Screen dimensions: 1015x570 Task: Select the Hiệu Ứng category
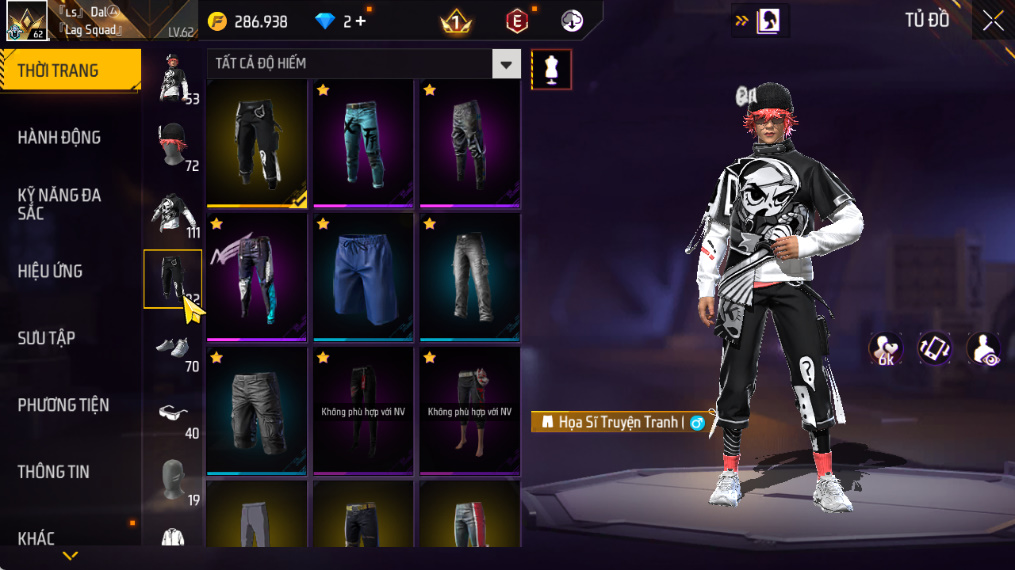pos(50,271)
